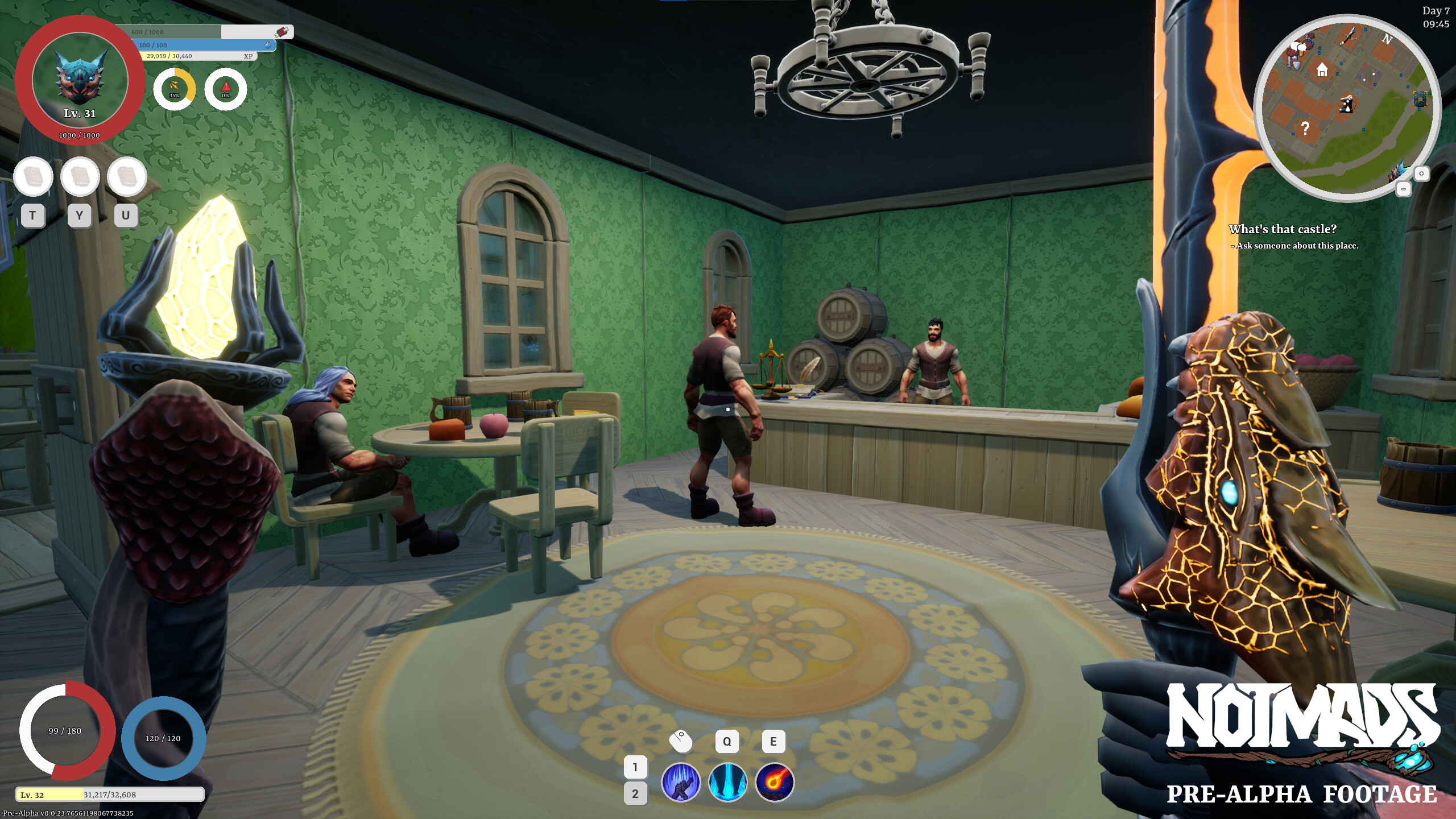
Task: Click the meat icon on the hunger bar
Action: tap(283, 32)
